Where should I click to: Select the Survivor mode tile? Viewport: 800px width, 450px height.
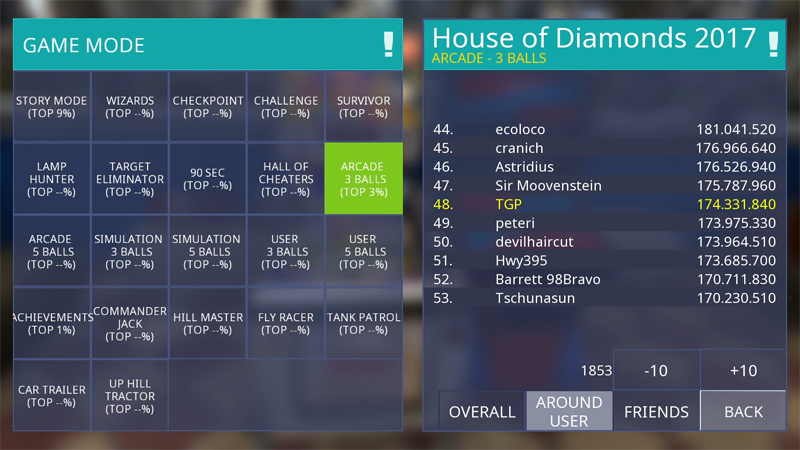coord(363,107)
